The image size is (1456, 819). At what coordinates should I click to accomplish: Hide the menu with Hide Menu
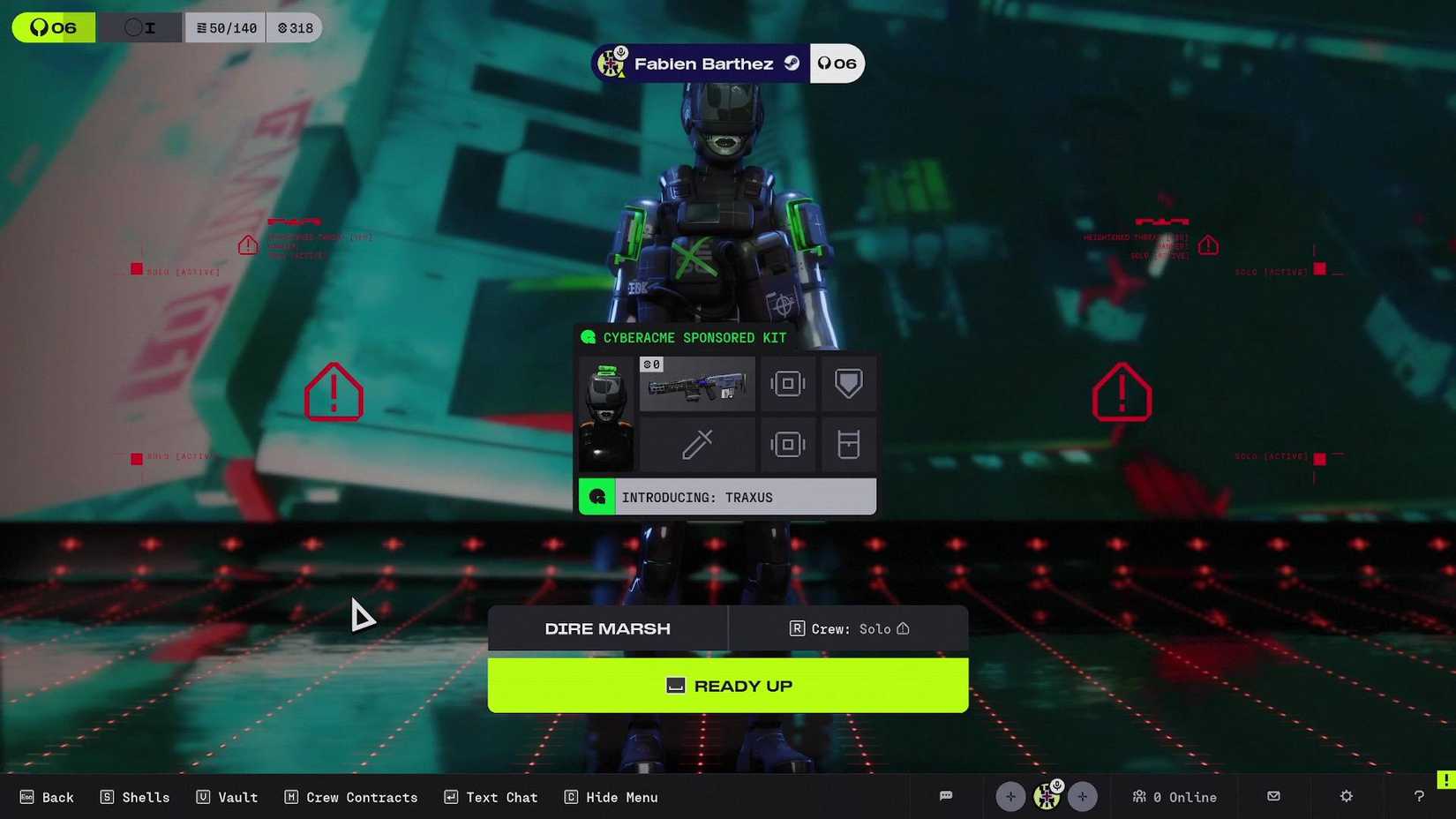[611, 796]
